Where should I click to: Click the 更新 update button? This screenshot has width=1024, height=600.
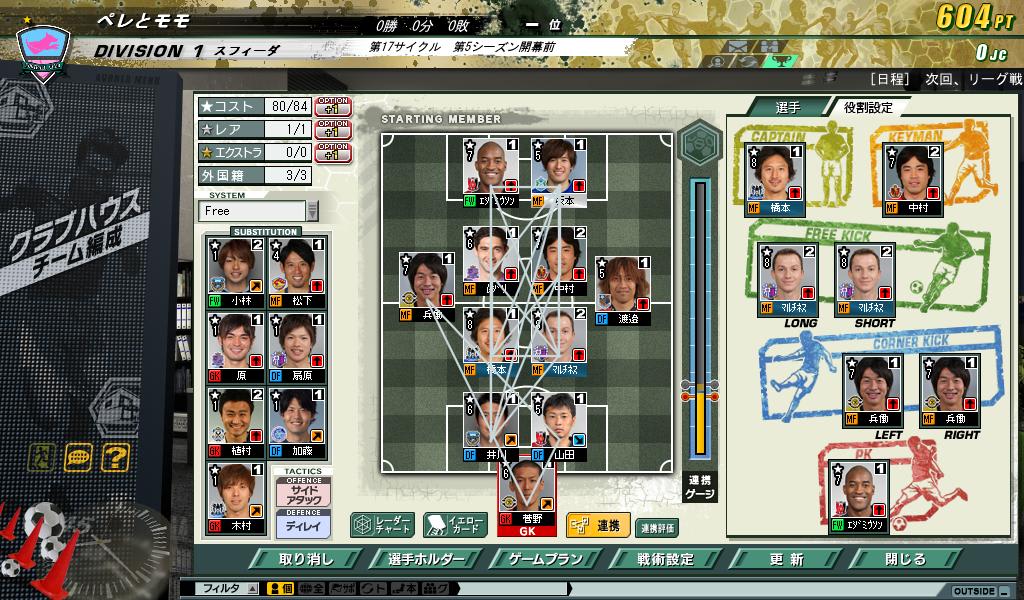(x=787, y=559)
